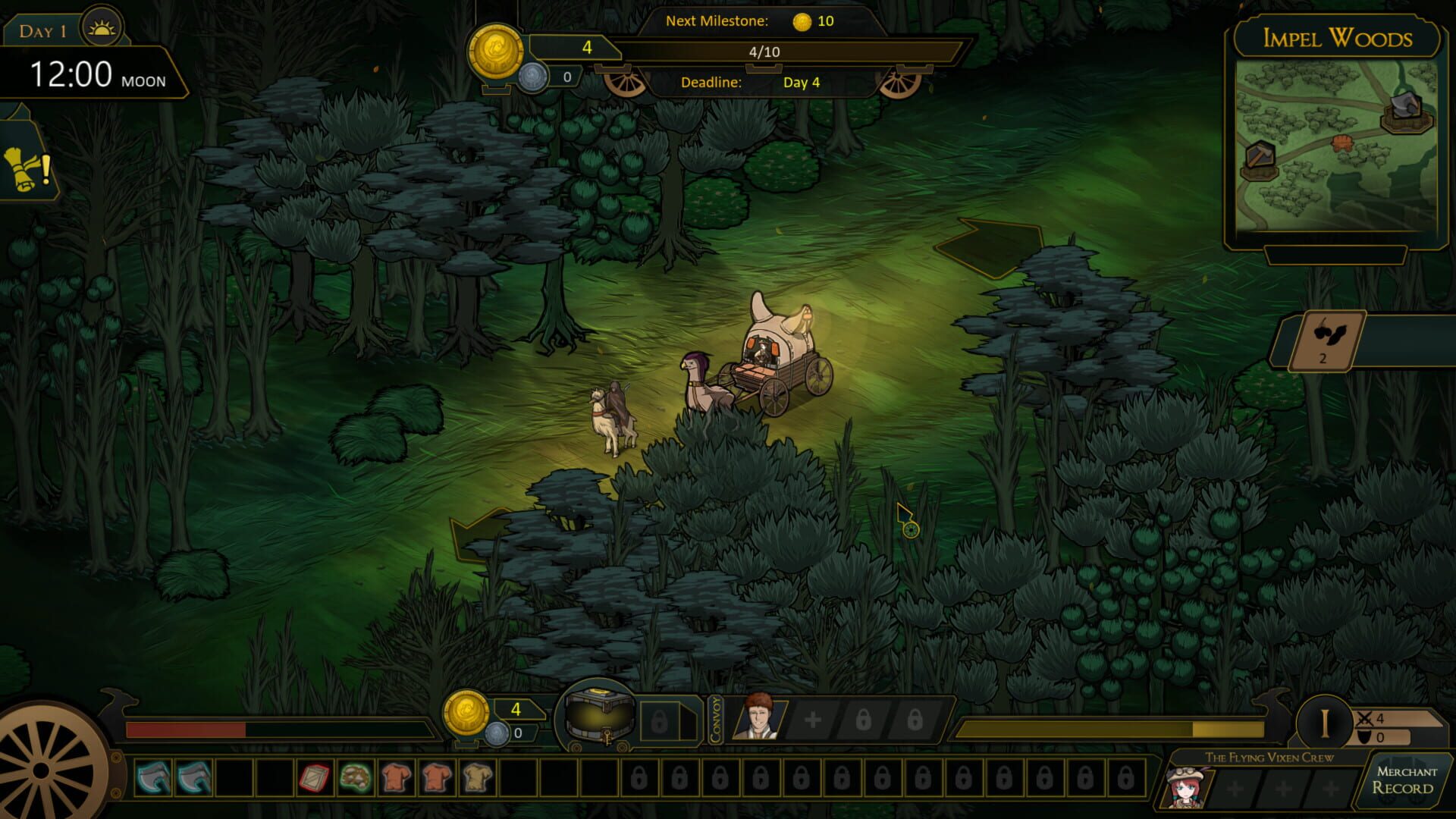Click the gold coin icon at top
1456x819 pixels.
[496, 52]
